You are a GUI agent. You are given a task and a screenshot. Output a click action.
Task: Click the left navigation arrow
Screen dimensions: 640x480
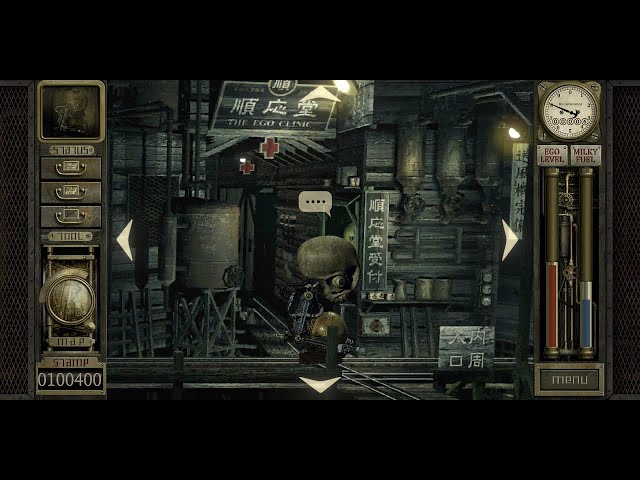pos(125,240)
